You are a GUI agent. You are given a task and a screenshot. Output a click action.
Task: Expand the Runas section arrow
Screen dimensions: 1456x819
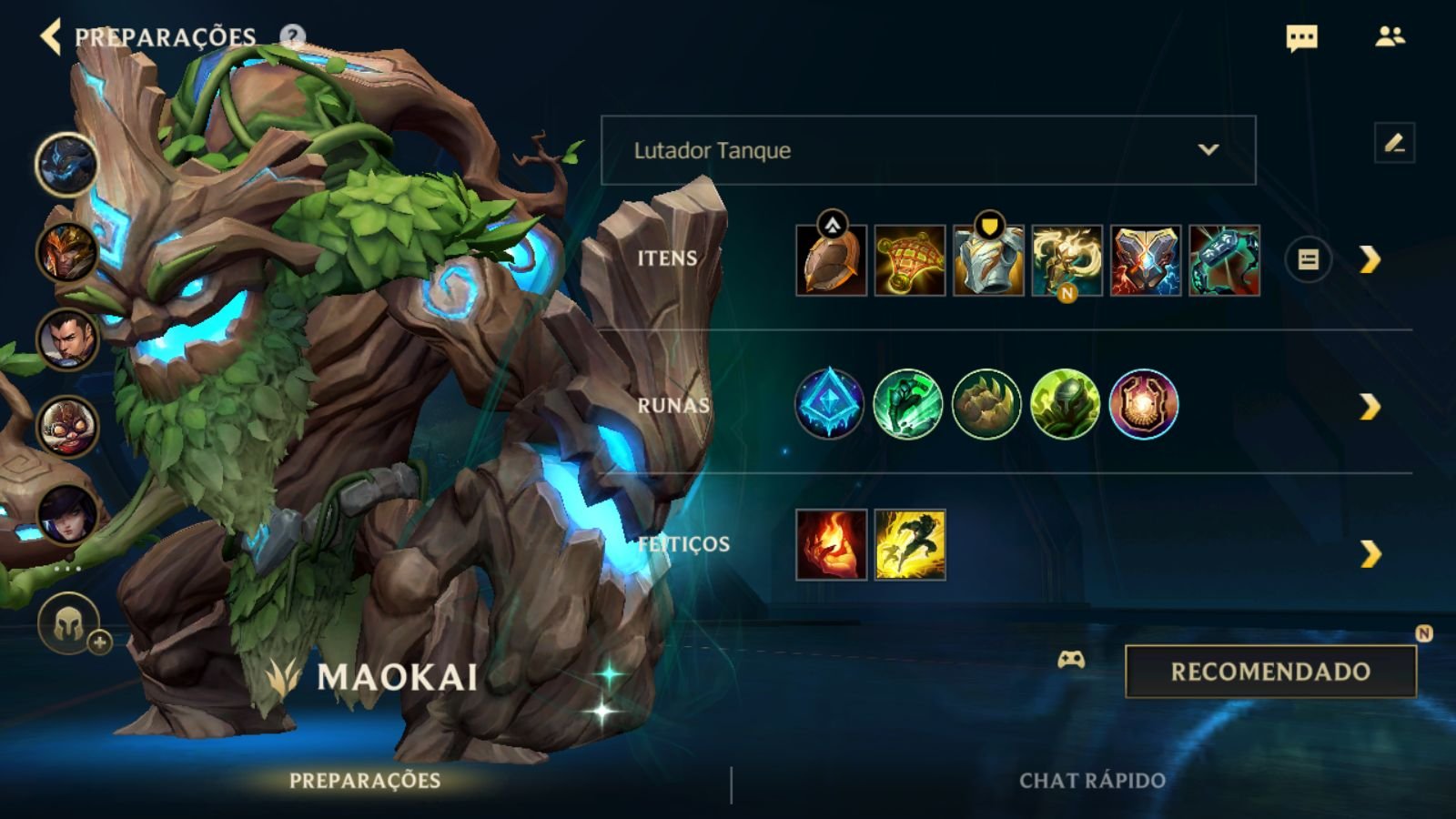point(1370,407)
